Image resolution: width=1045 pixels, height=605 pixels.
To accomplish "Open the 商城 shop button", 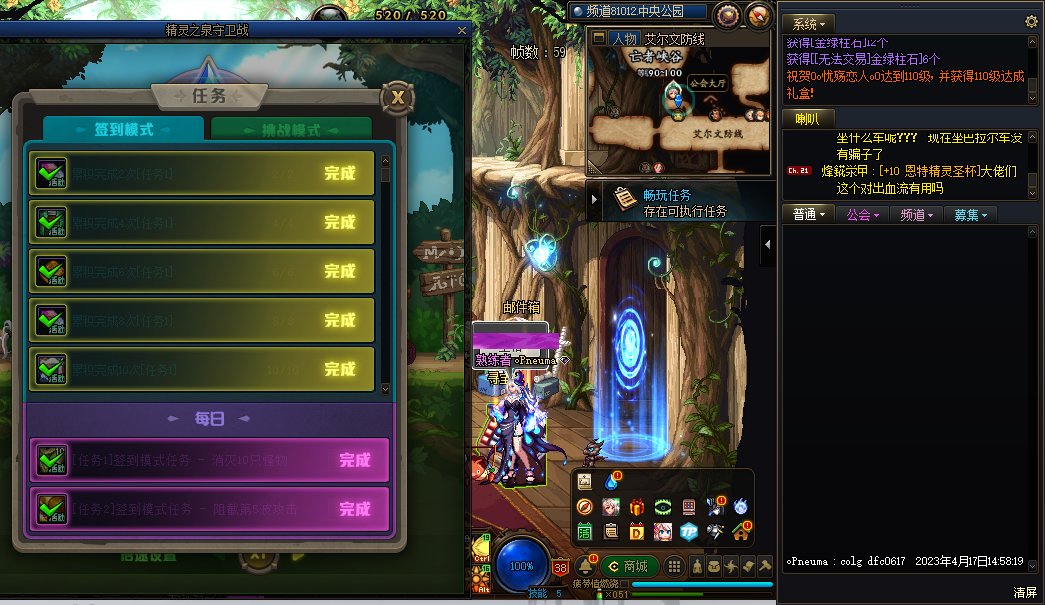I will click(629, 566).
